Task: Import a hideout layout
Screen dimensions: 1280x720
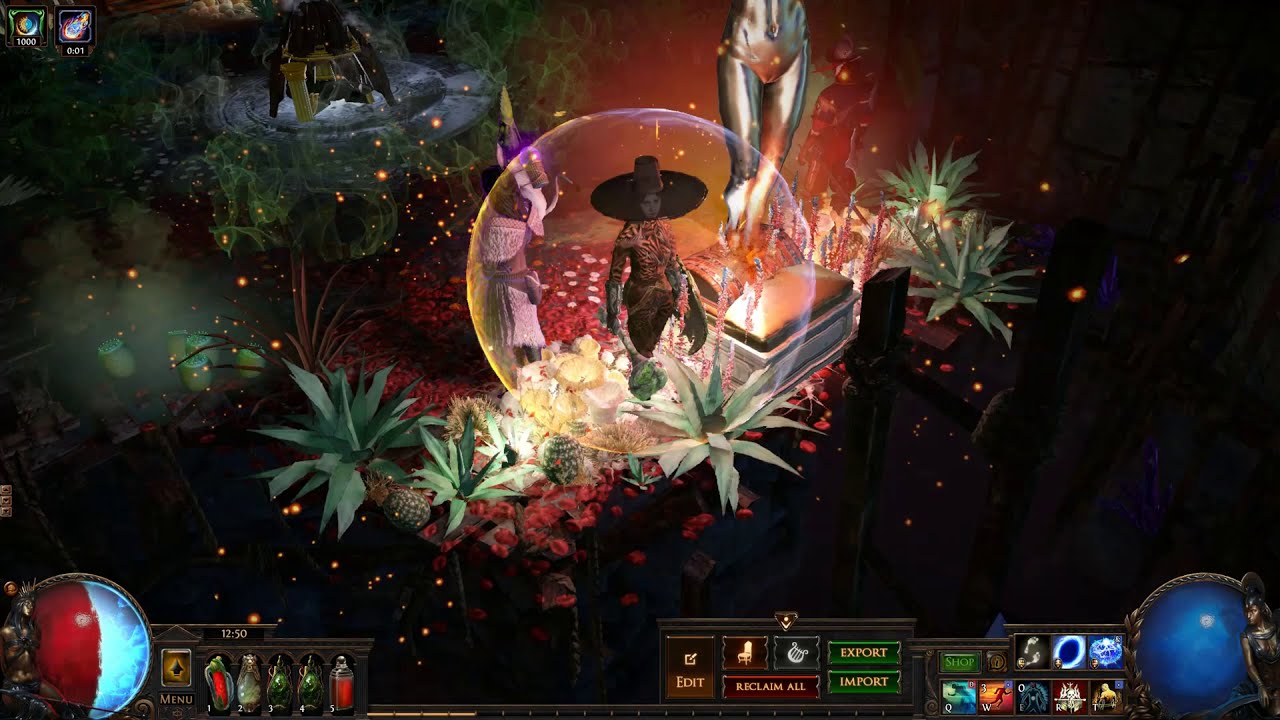Action: click(864, 682)
